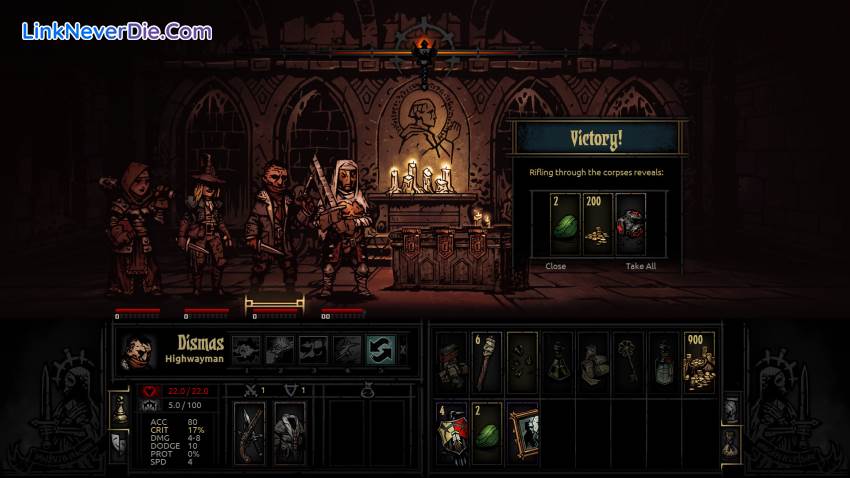Choose the heraldic crest stack of four
The image size is (850, 478).
pyautogui.click(x=452, y=433)
